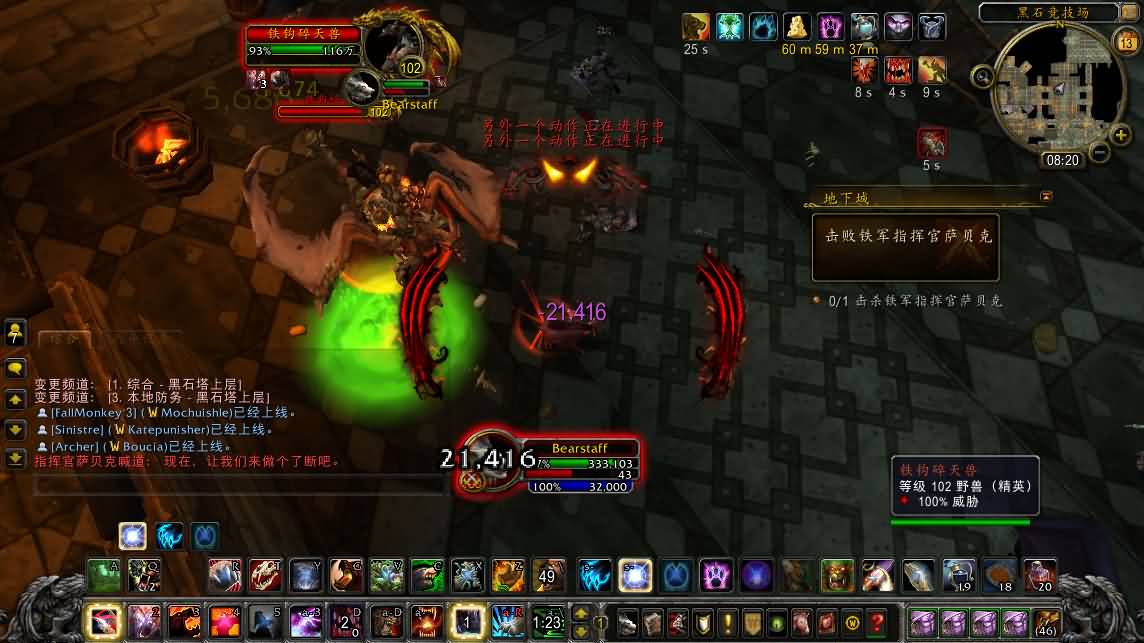Open the main backpack showing 46

tap(1046, 622)
